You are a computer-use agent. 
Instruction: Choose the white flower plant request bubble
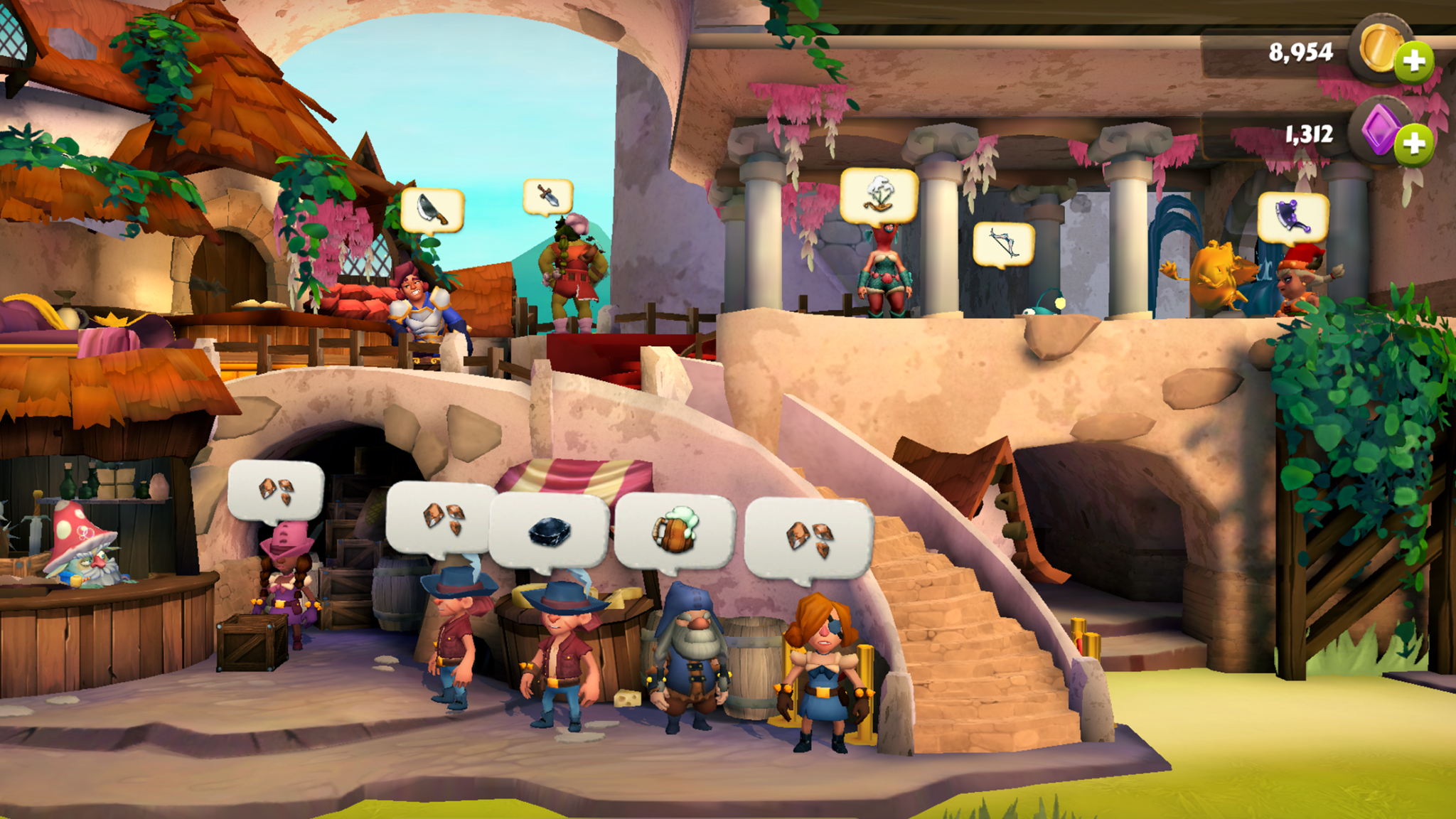point(879,195)
